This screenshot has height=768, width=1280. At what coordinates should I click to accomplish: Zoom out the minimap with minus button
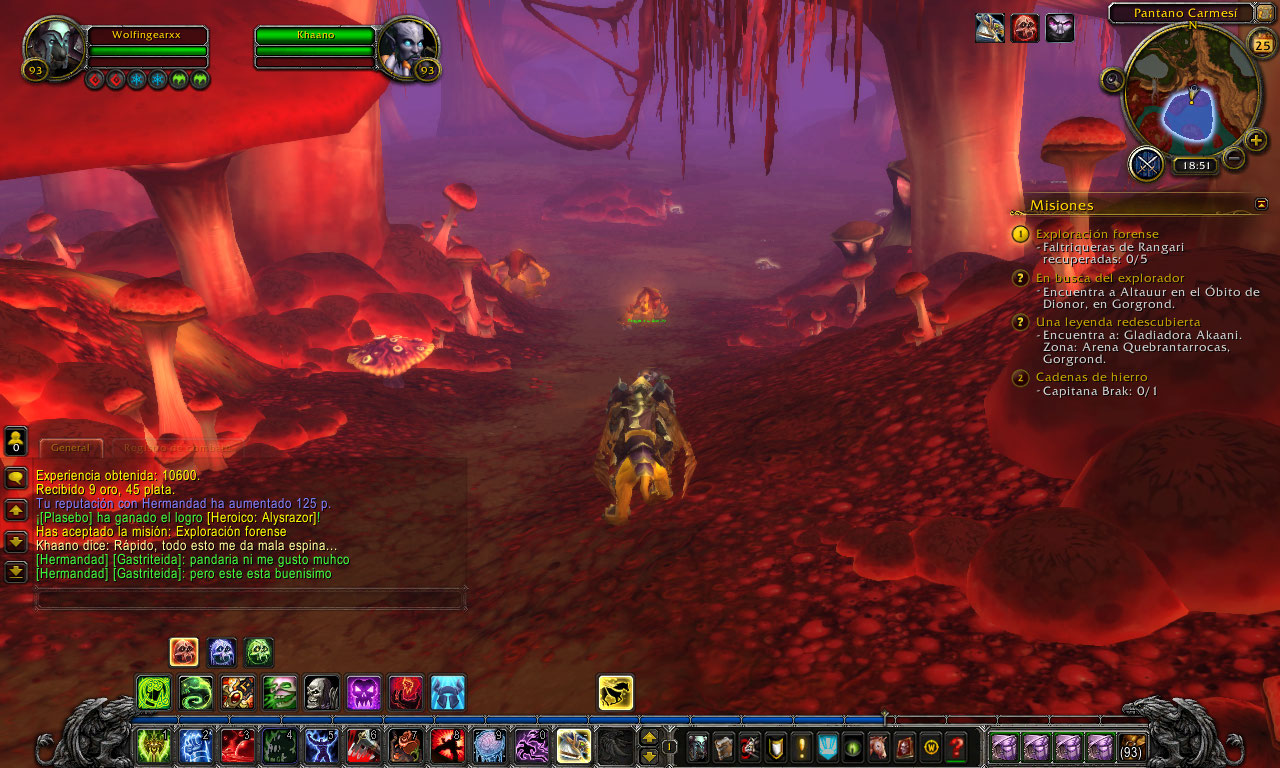pyautogui.click(x=1235, y=158)
